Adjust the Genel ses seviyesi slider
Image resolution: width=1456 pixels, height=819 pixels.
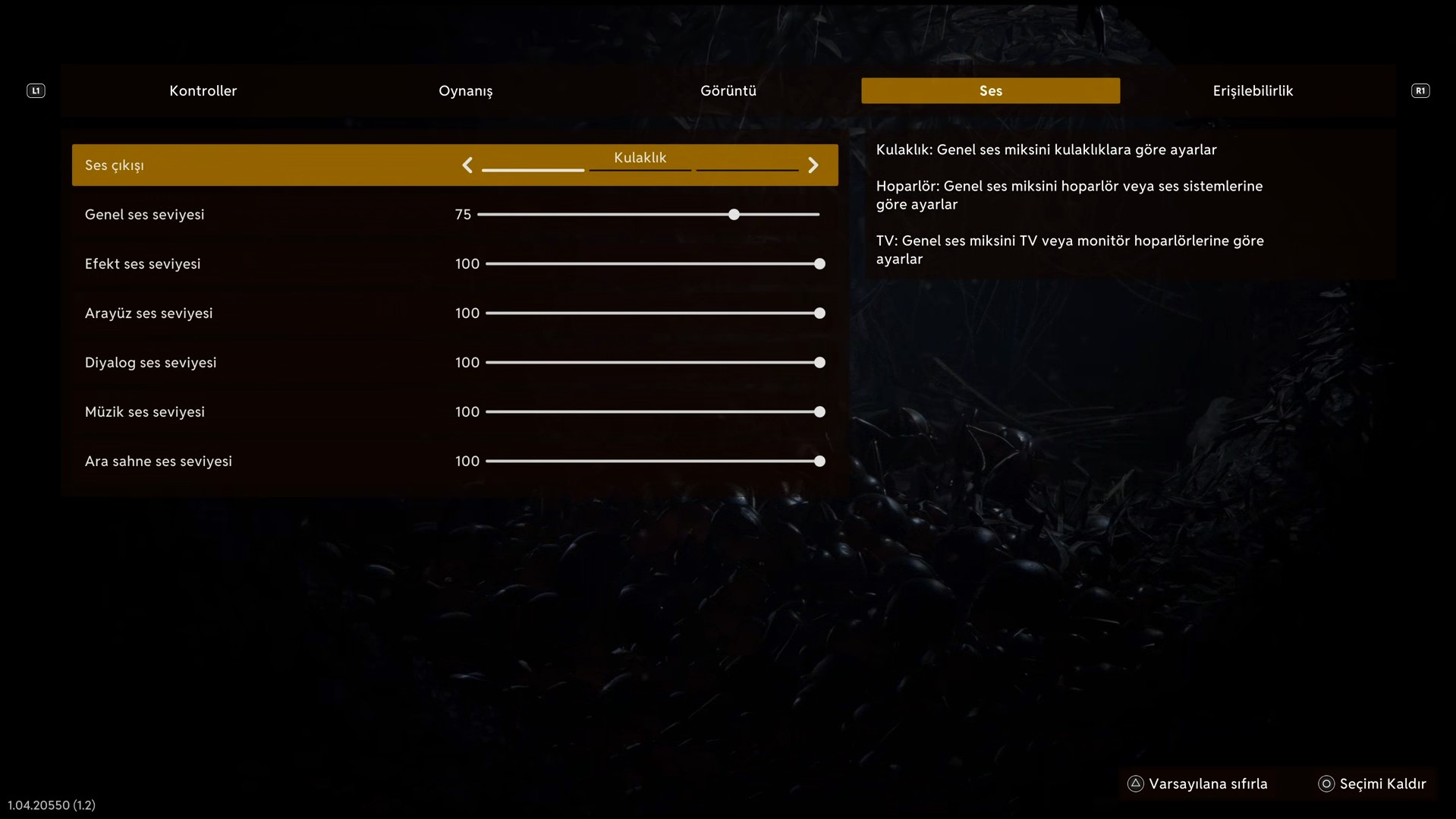pyautogui.click(x=734, y=215)
